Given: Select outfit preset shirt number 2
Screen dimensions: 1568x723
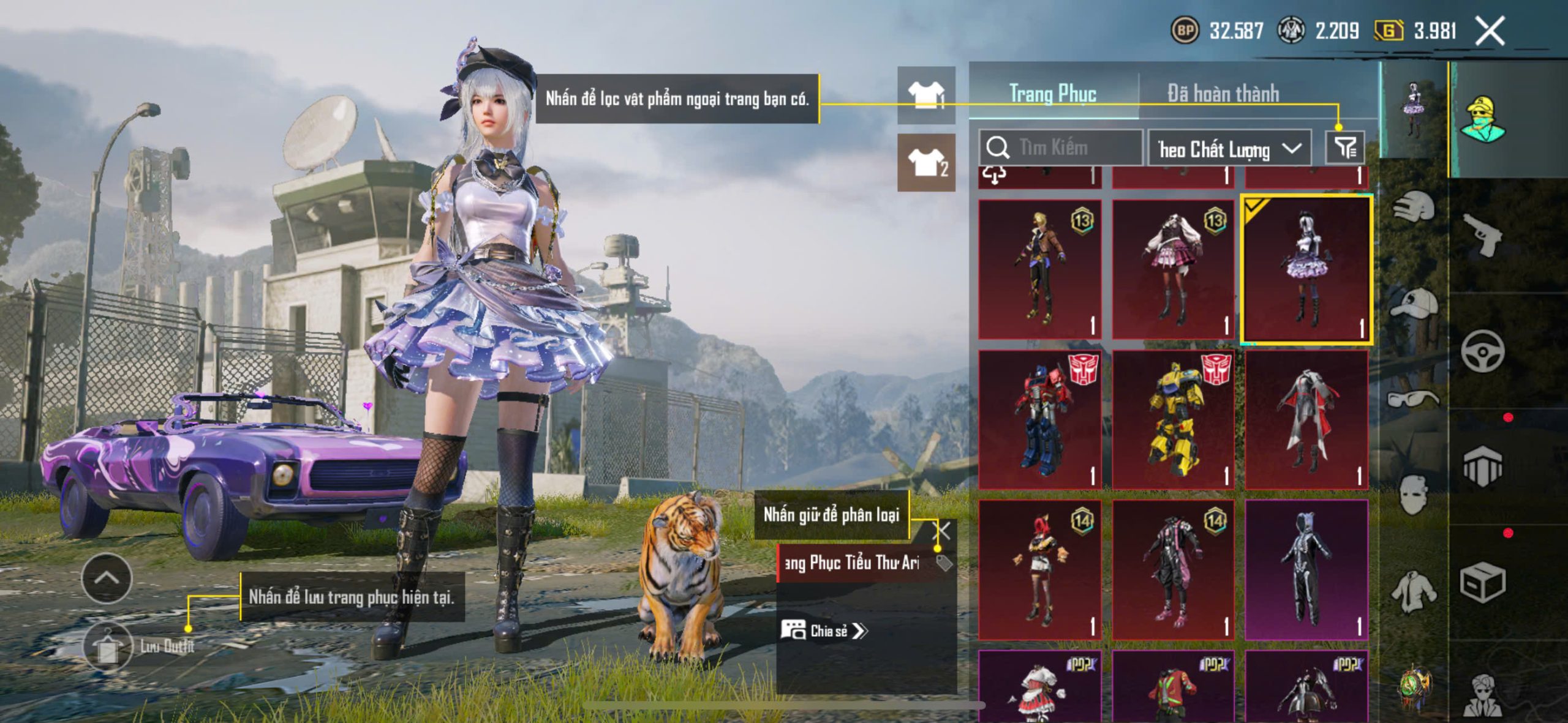Looking at the screenshot, I should click(x=926, y=163).
